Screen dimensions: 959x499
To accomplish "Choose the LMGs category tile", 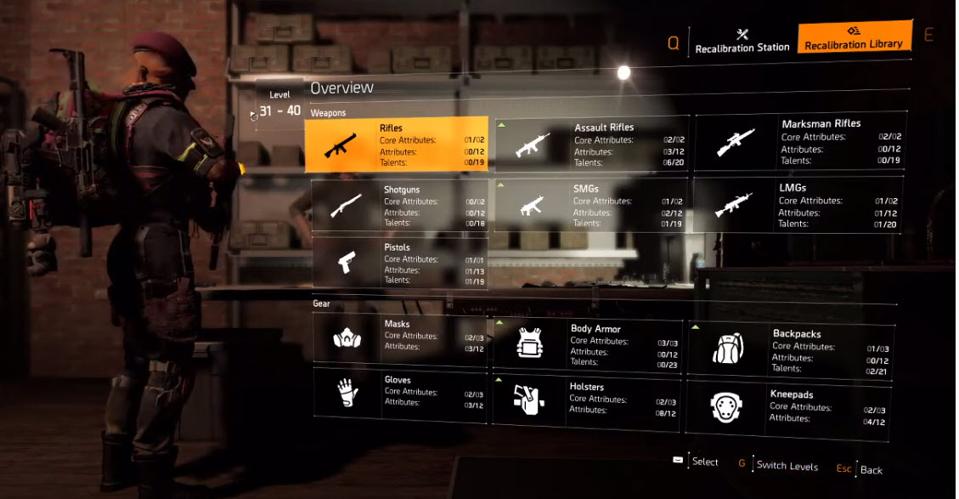I will click(x=798, y=205).
